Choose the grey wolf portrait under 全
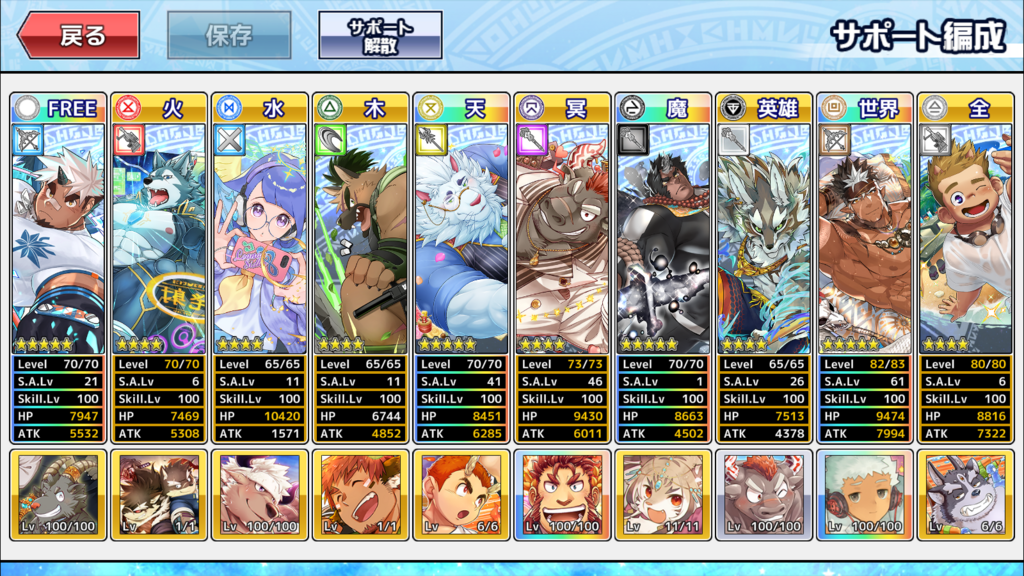The width and height of the screenshot is (1024, 576). pos(965,493)
